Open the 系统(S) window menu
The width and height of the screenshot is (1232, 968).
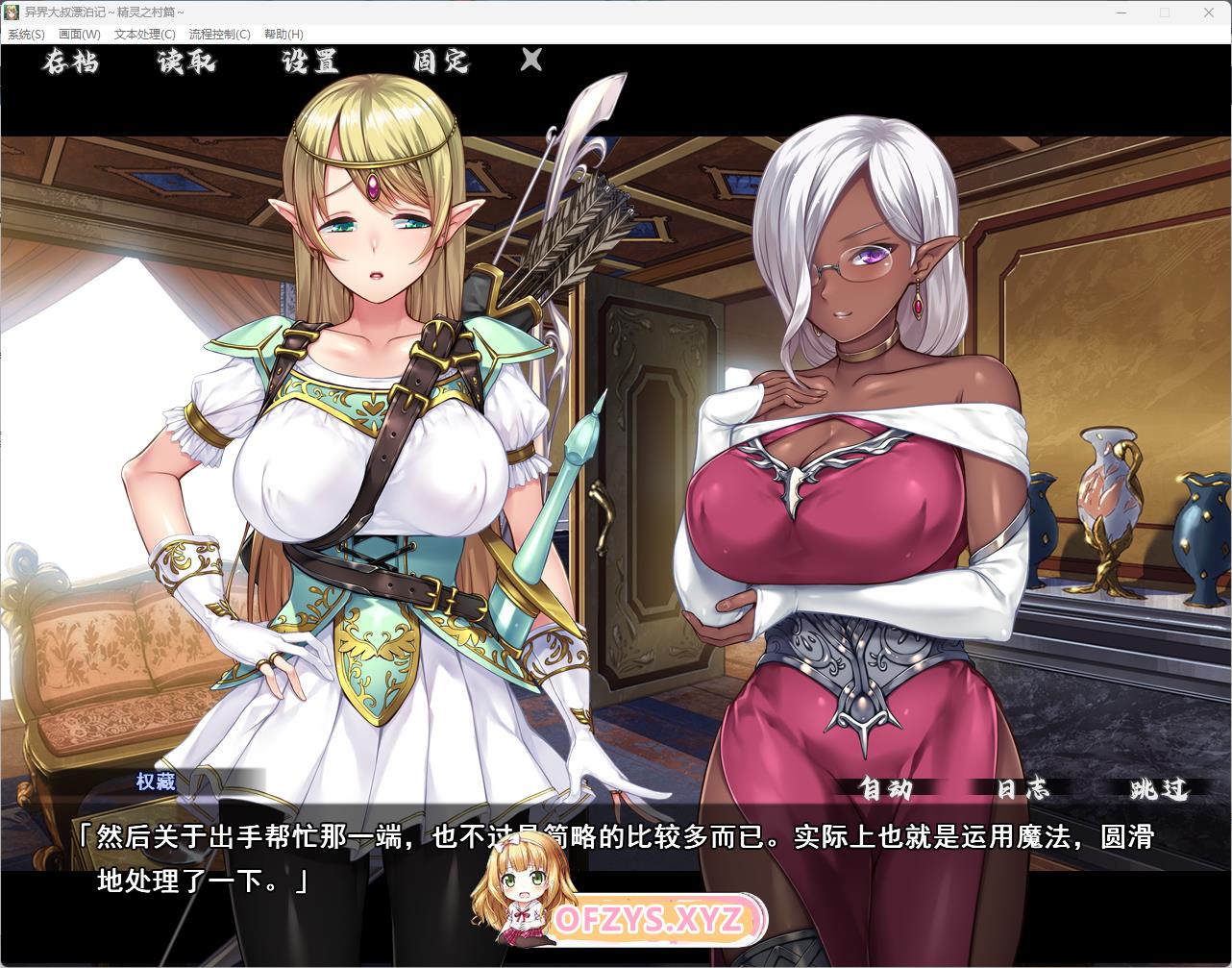[26, 35]
